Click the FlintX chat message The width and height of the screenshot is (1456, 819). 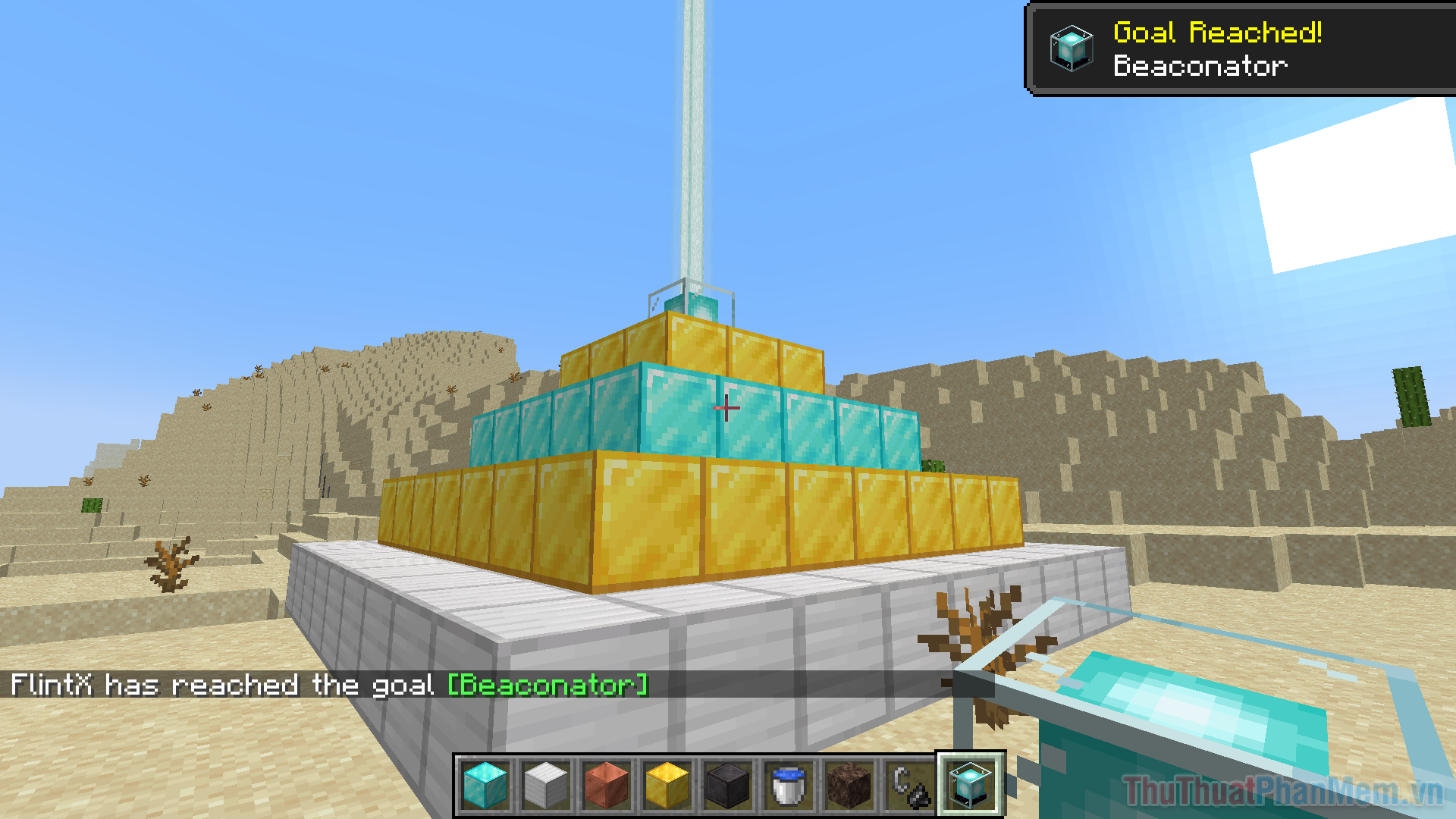pyautogui.click(x=220, y=685)
